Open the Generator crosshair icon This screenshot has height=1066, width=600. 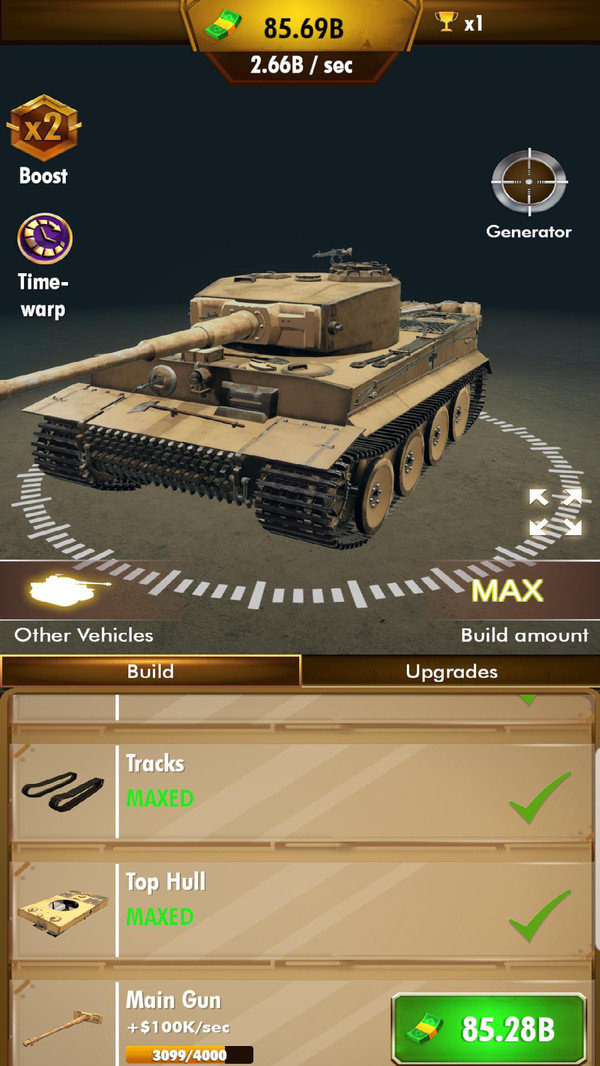point(529,183)
